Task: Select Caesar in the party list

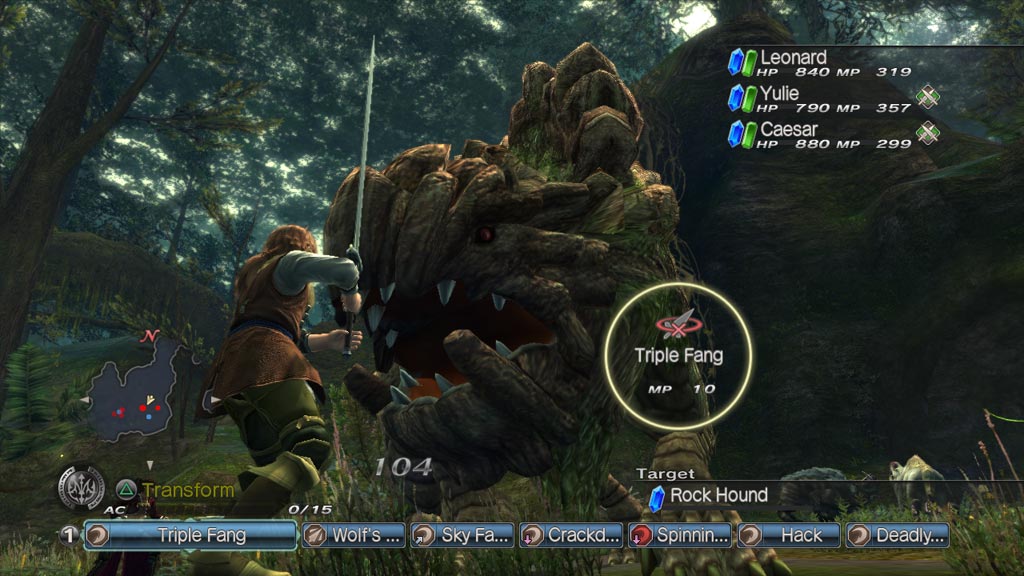Action: [x=788, y=130]
